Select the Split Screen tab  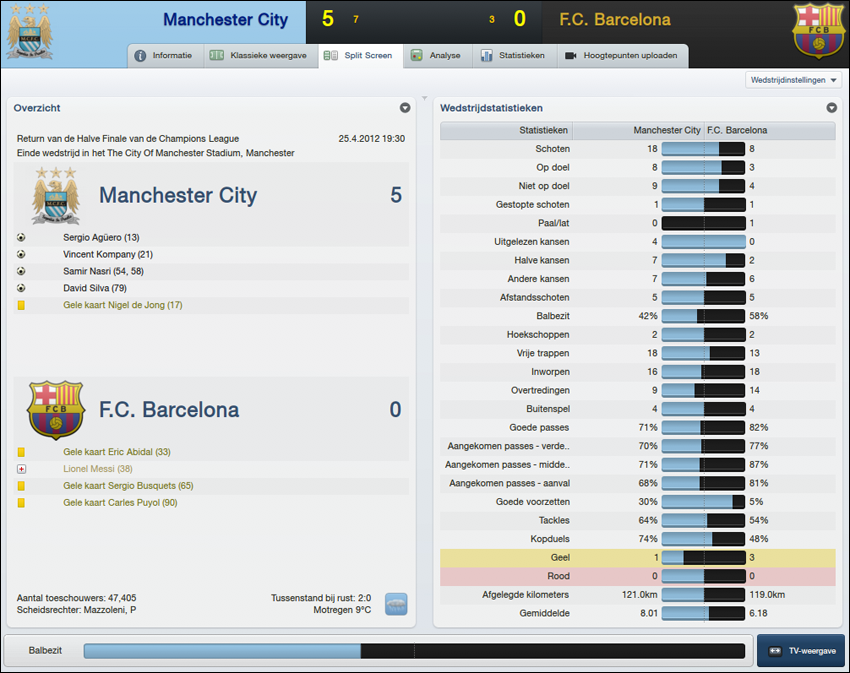pyautogui.click(x=359, y=56)
